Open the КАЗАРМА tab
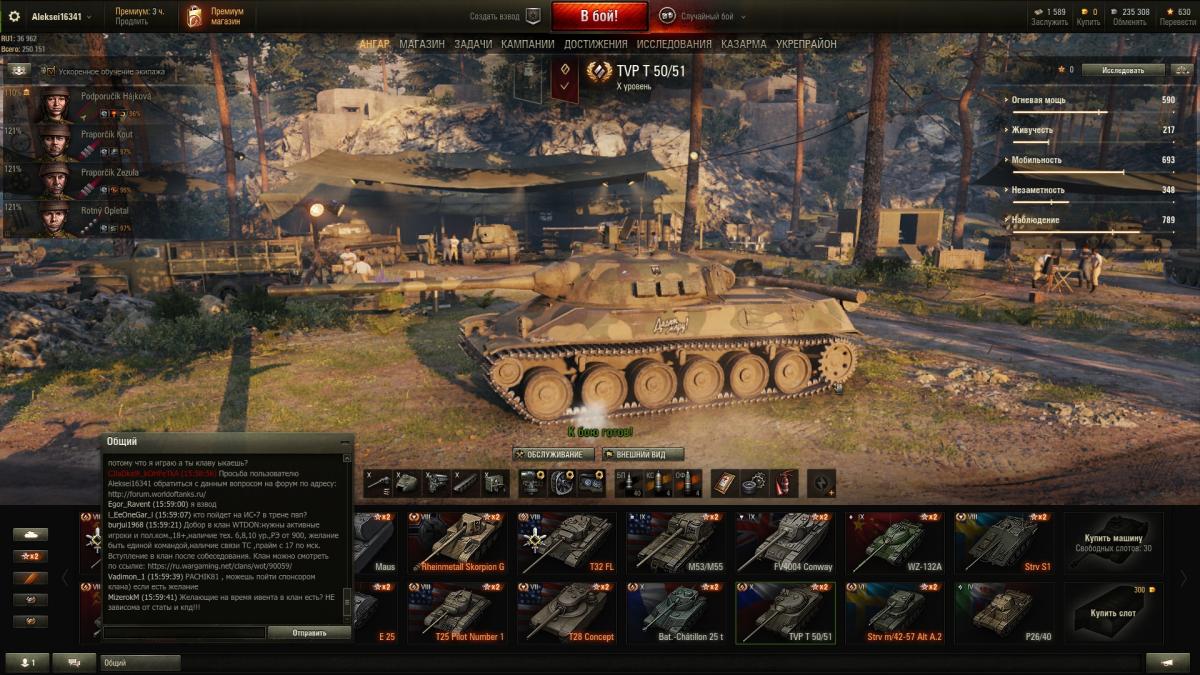This screenshot has width=1200, height=675. tap(744, 44)
